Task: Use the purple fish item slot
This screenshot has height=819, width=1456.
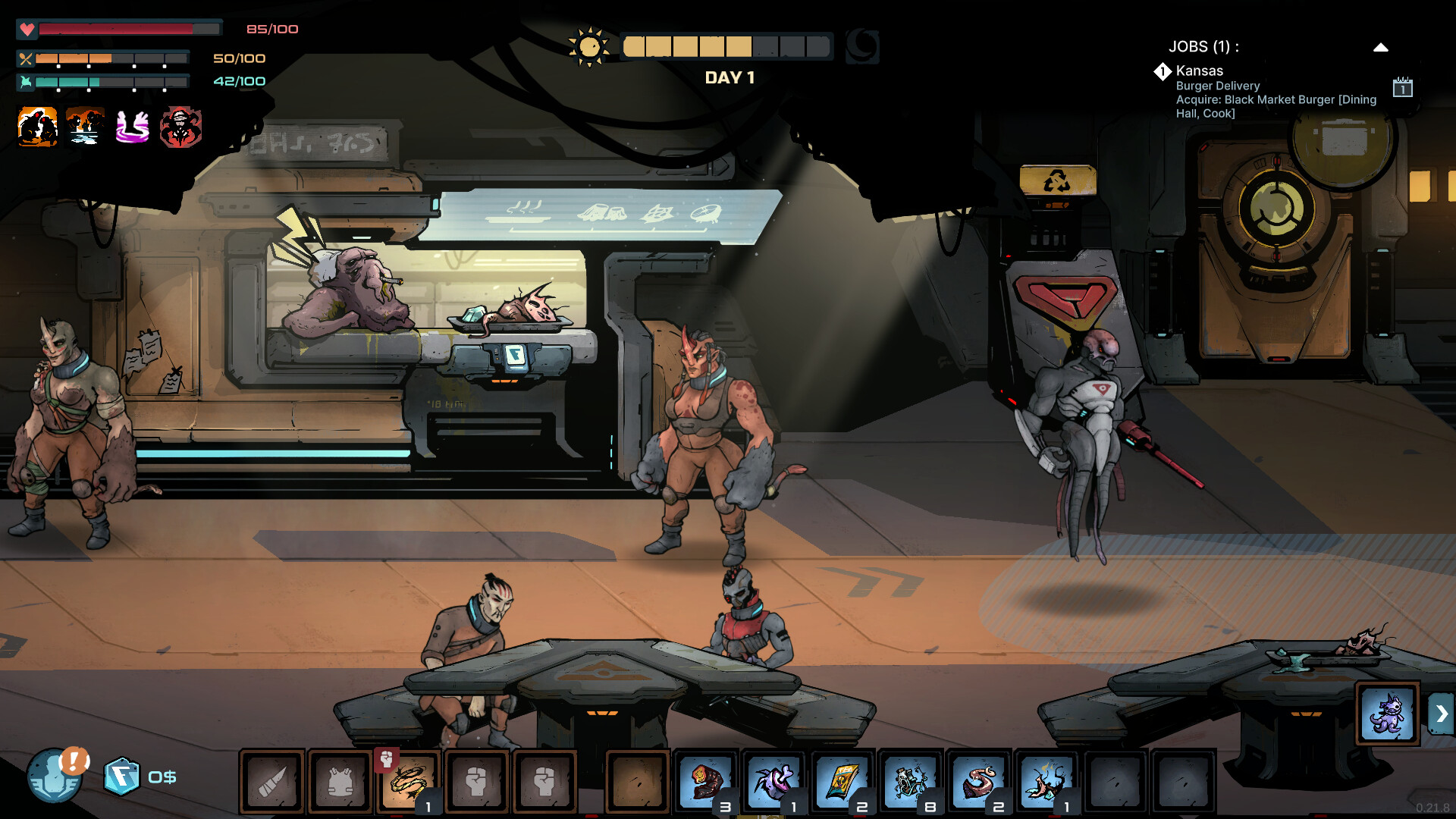Action: [x=773, y=782]
